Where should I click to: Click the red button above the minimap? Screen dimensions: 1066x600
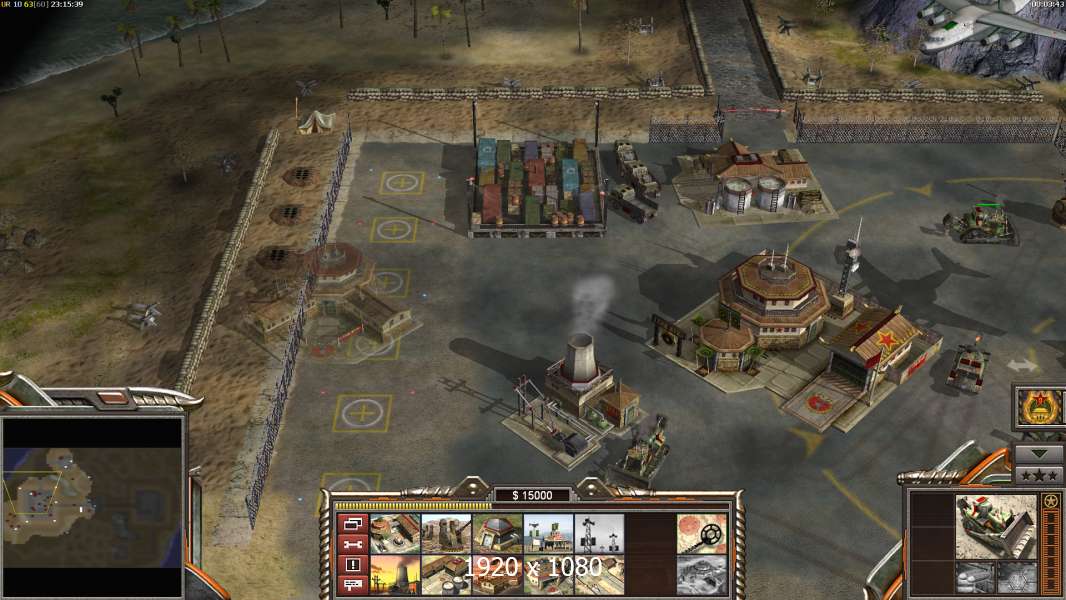point(111,398)
